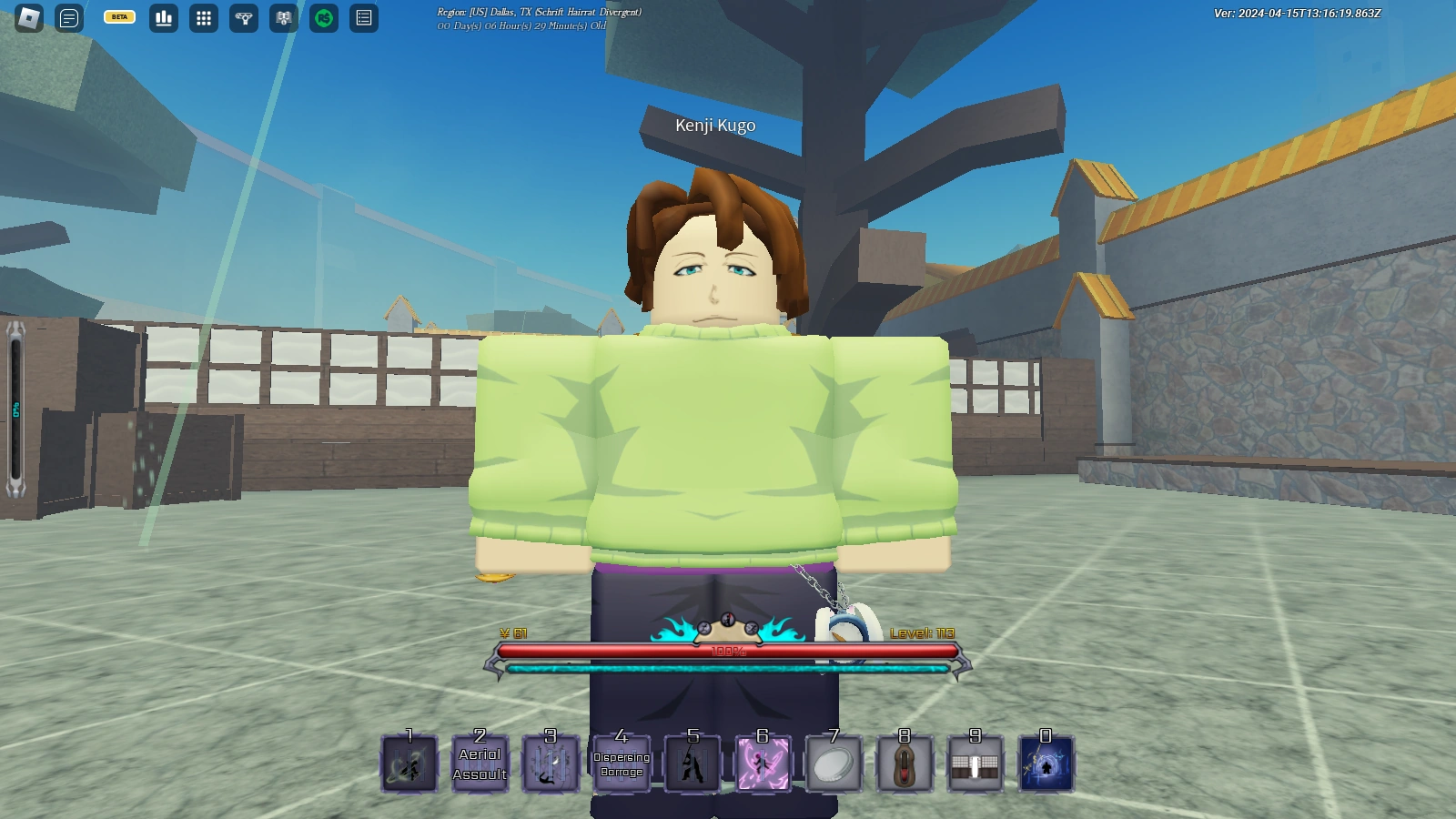Open the inventory grid icon
The width and height of the screenshot is (1456, 819).
click(x=202, y=18)
